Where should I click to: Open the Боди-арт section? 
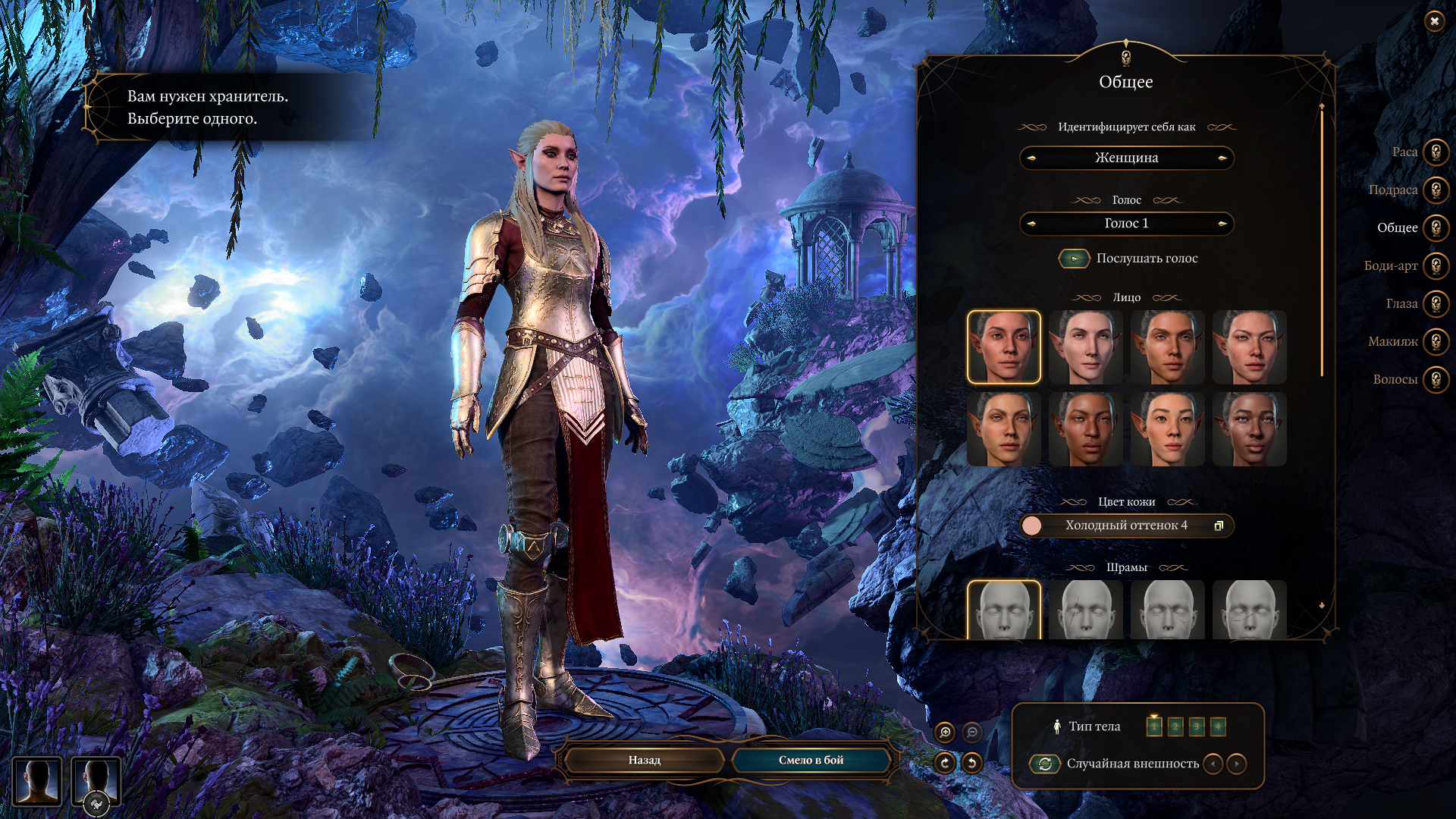pos(1436,266)
